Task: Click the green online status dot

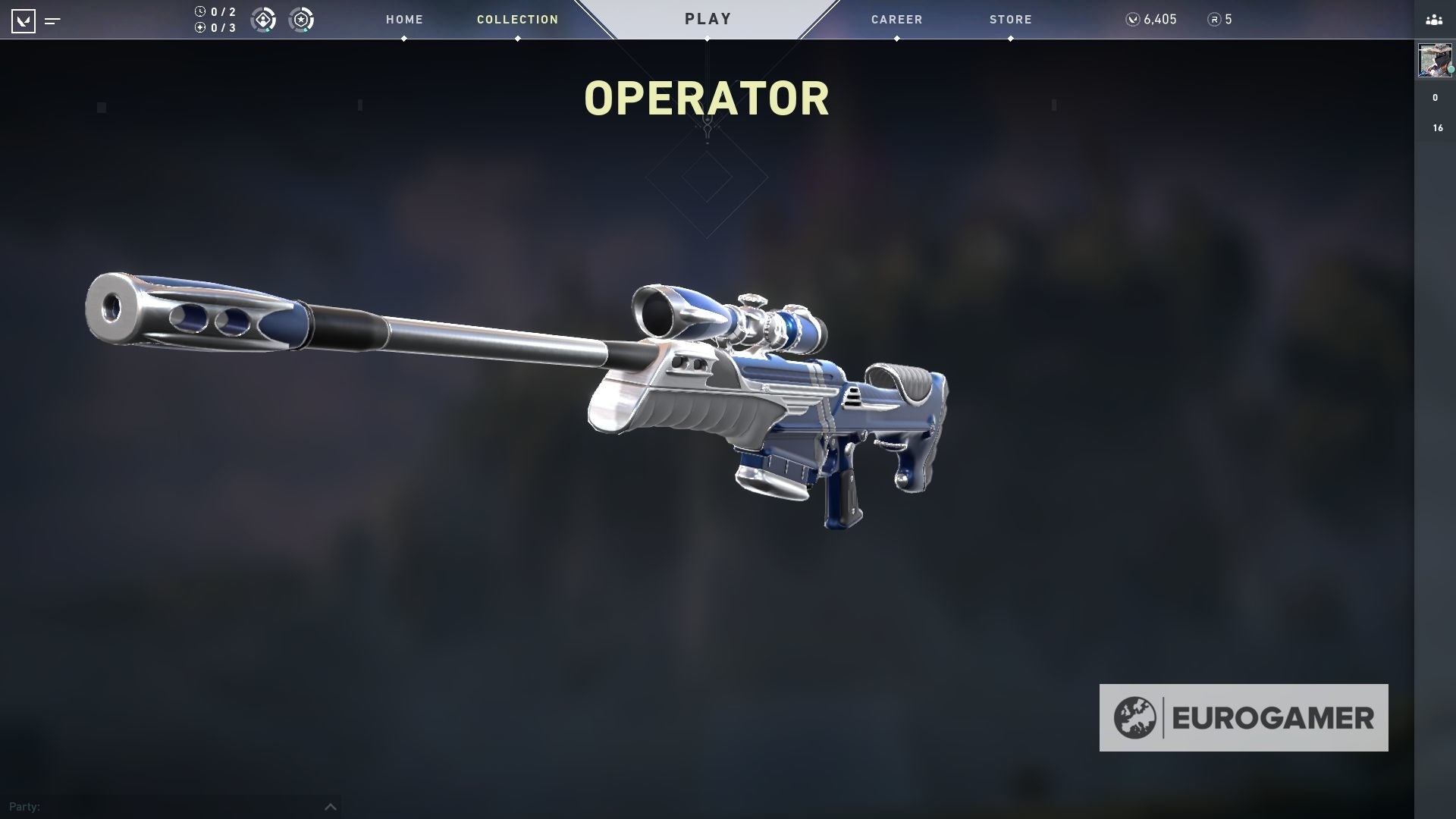Action: coord(1451,69)
